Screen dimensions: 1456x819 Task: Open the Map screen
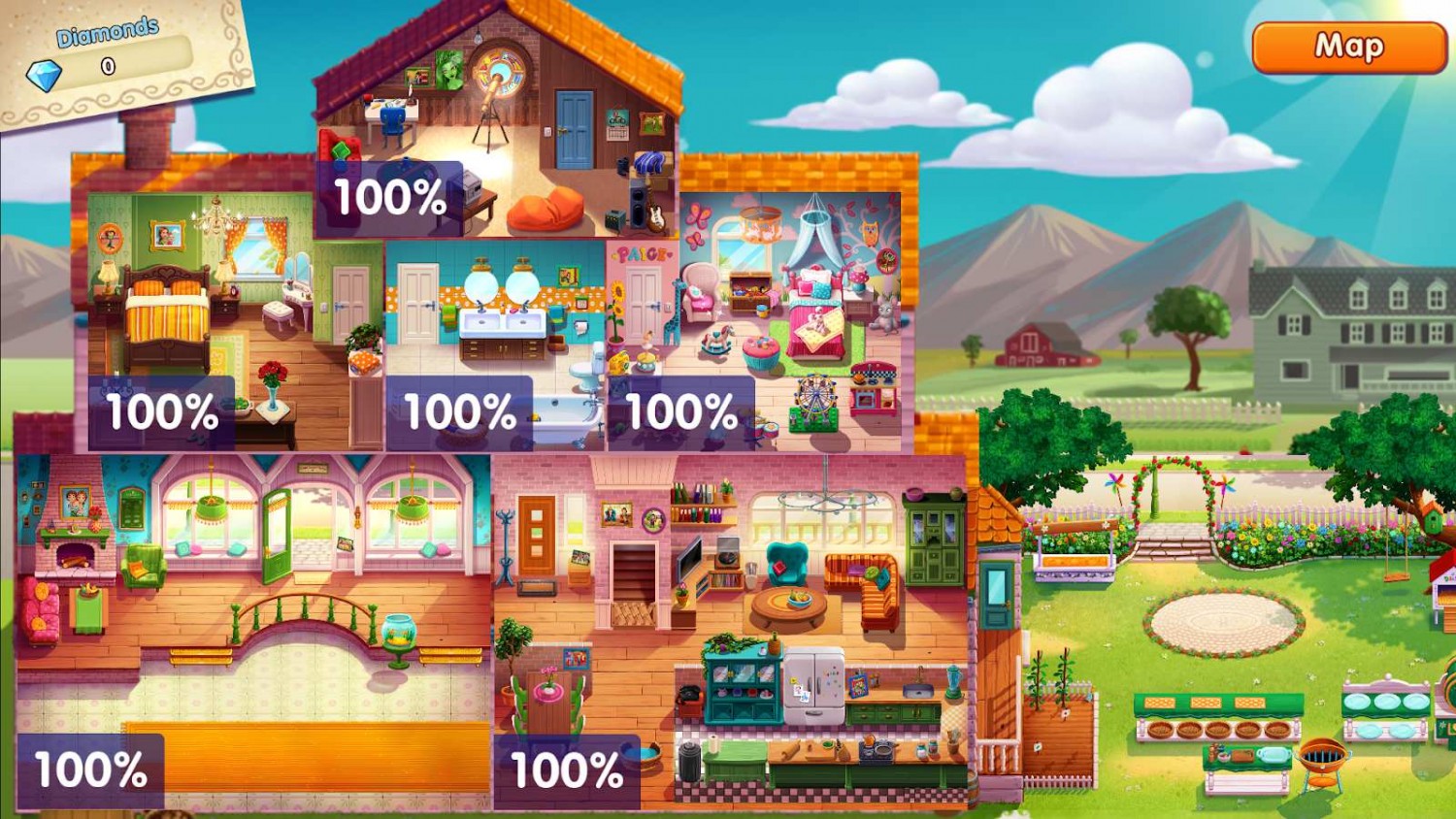point(1349,46)
